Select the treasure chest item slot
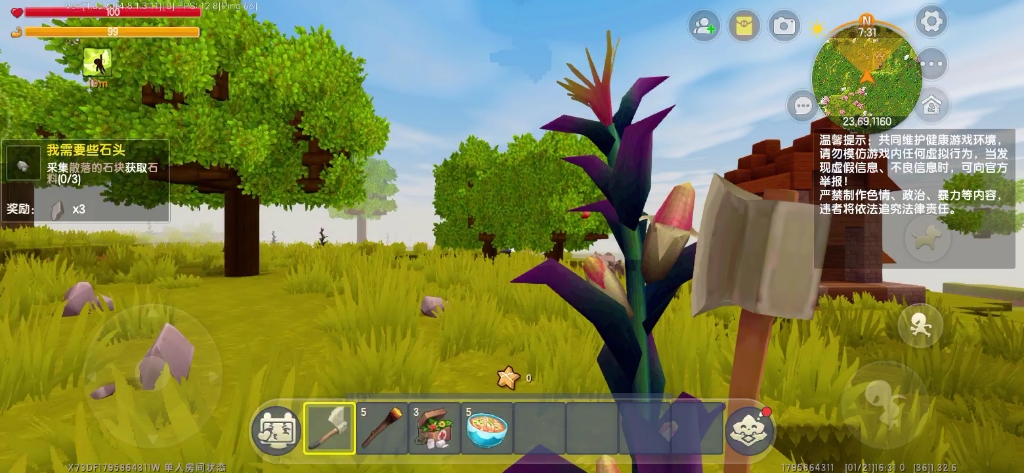 pyautogui.click(x=435, y=428)
